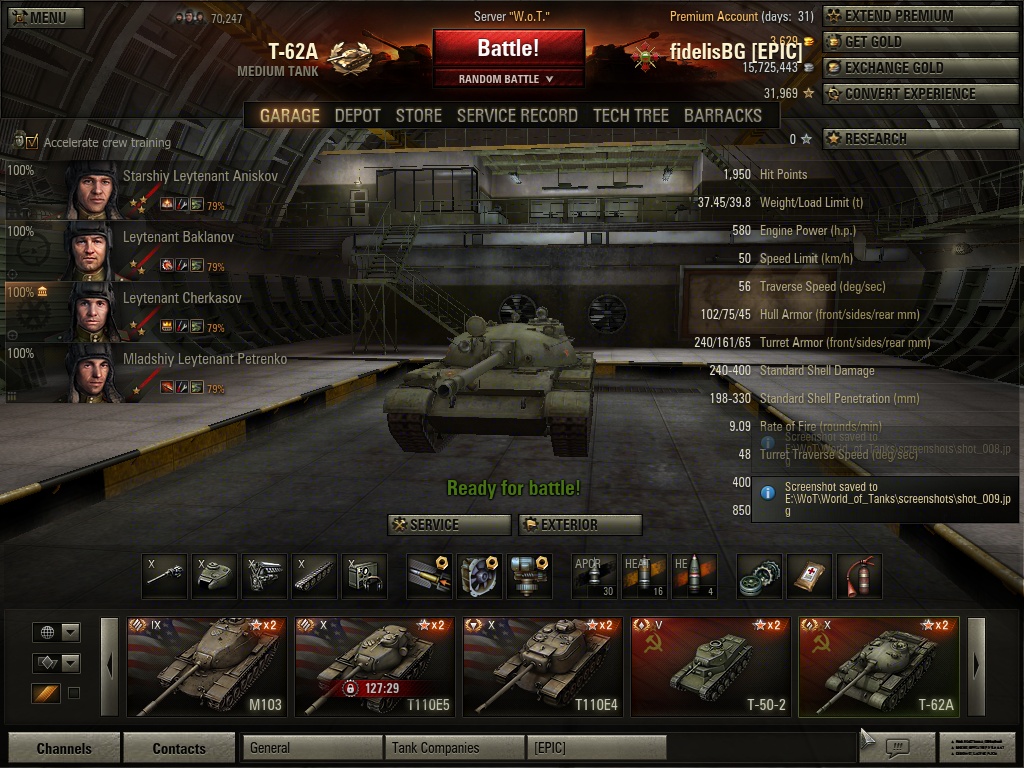Select crew member Leytenant Baklanov
This screenshot has width=1024, height=768.
[x=178, y=238]
